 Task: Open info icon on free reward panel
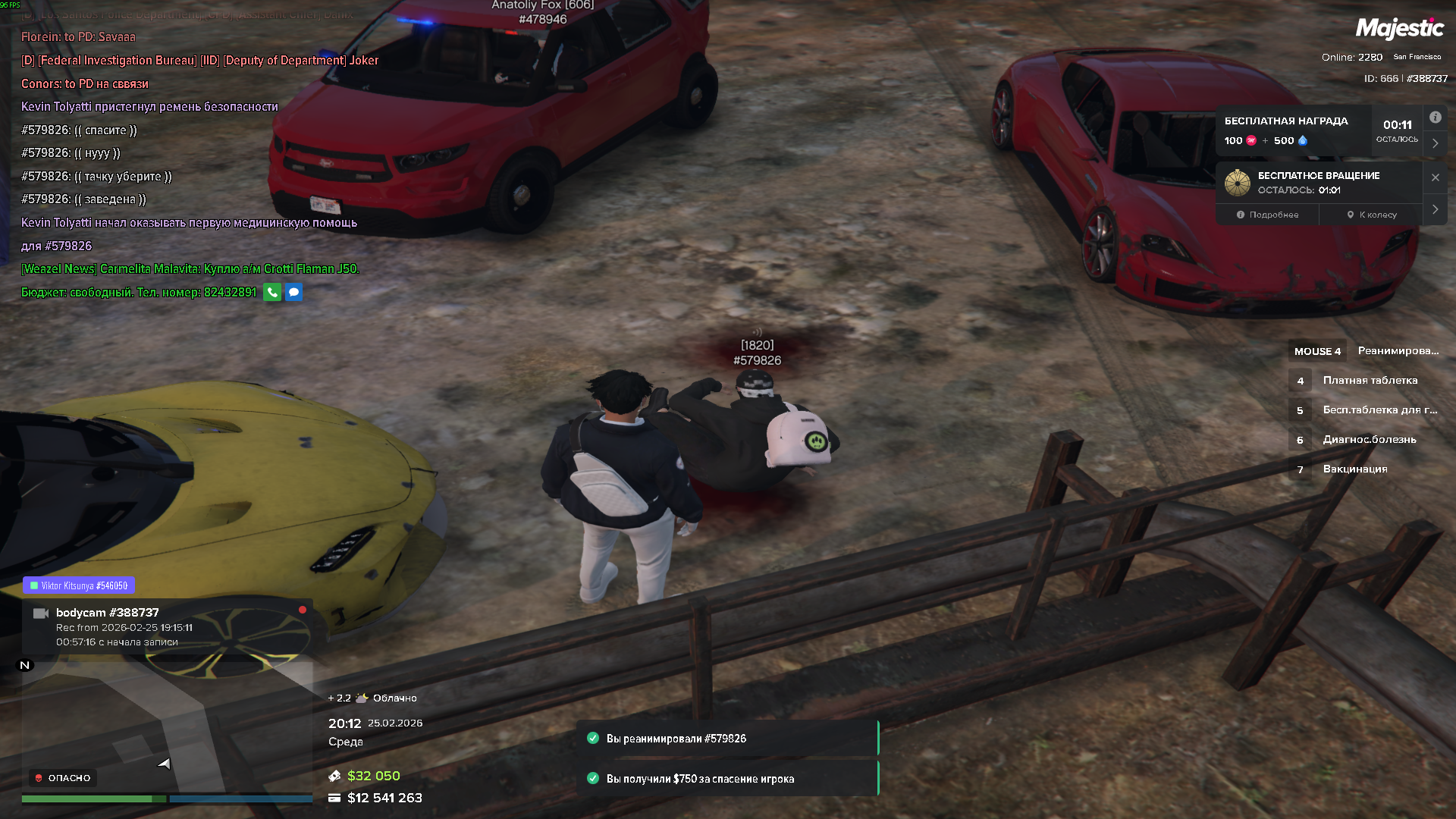point(1435,118)
